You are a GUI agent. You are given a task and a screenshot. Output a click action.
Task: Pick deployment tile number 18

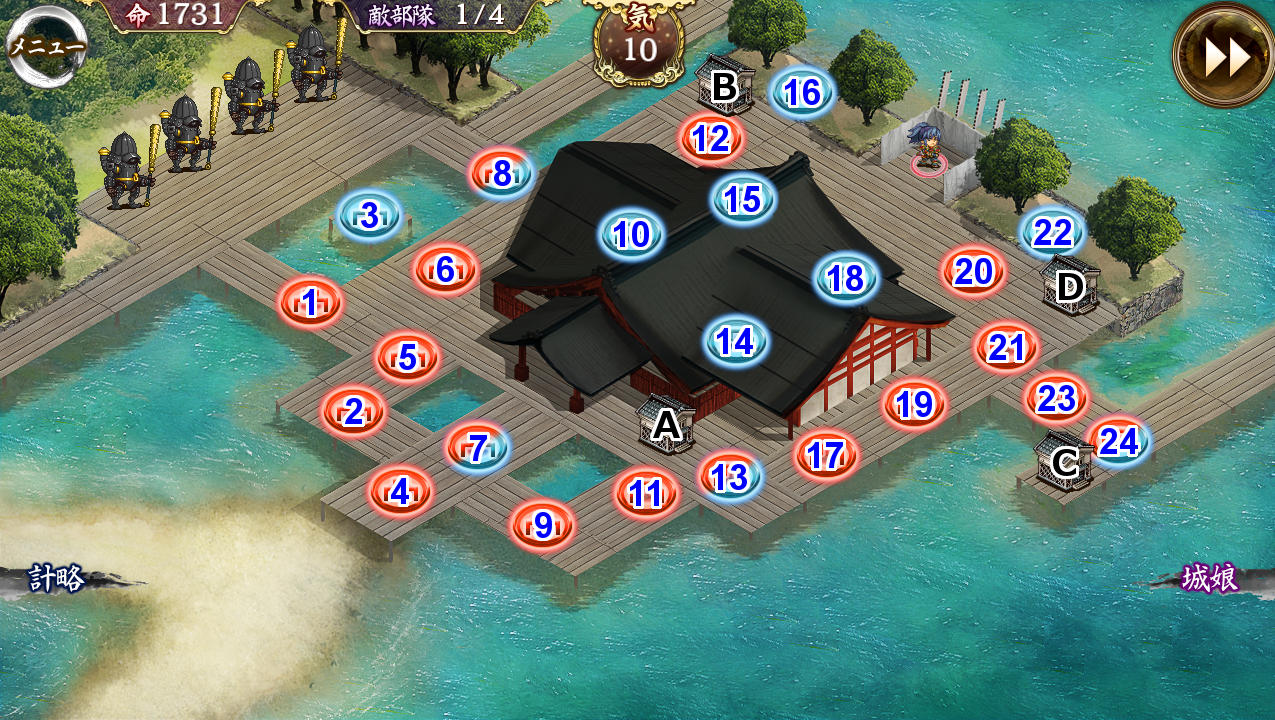click(846, 278)
